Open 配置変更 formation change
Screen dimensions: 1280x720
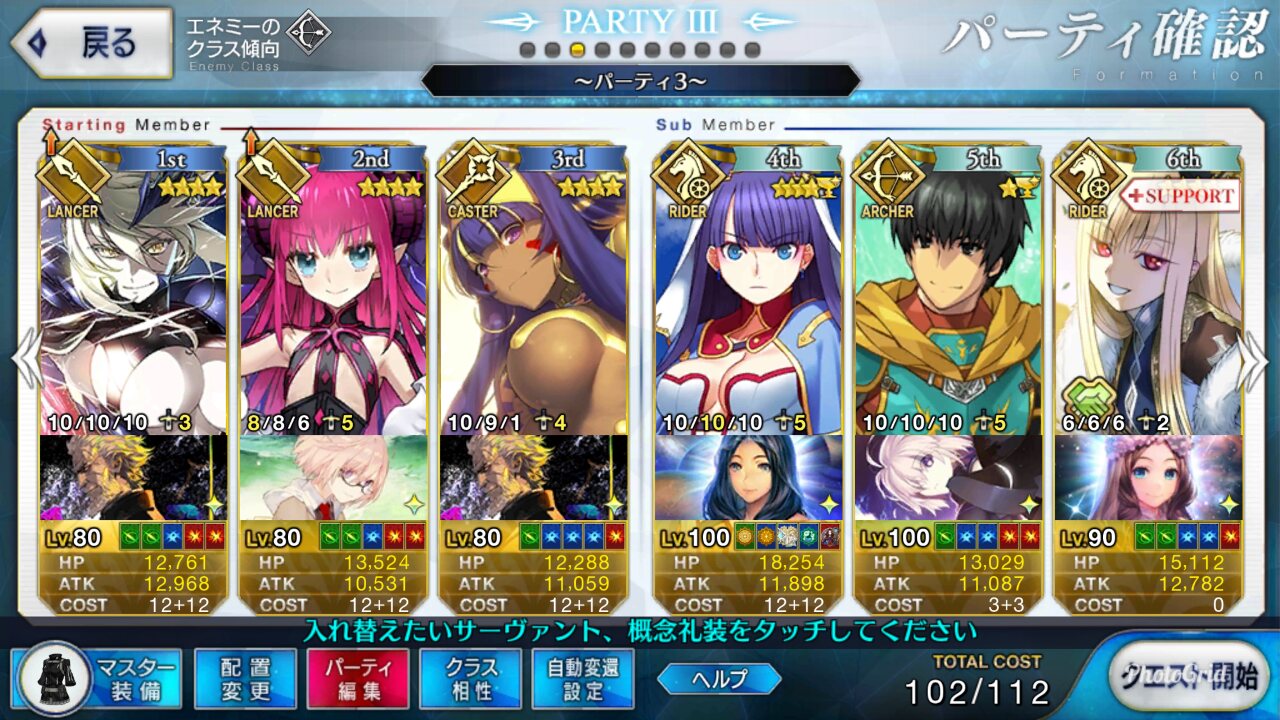tap(245, 678)
